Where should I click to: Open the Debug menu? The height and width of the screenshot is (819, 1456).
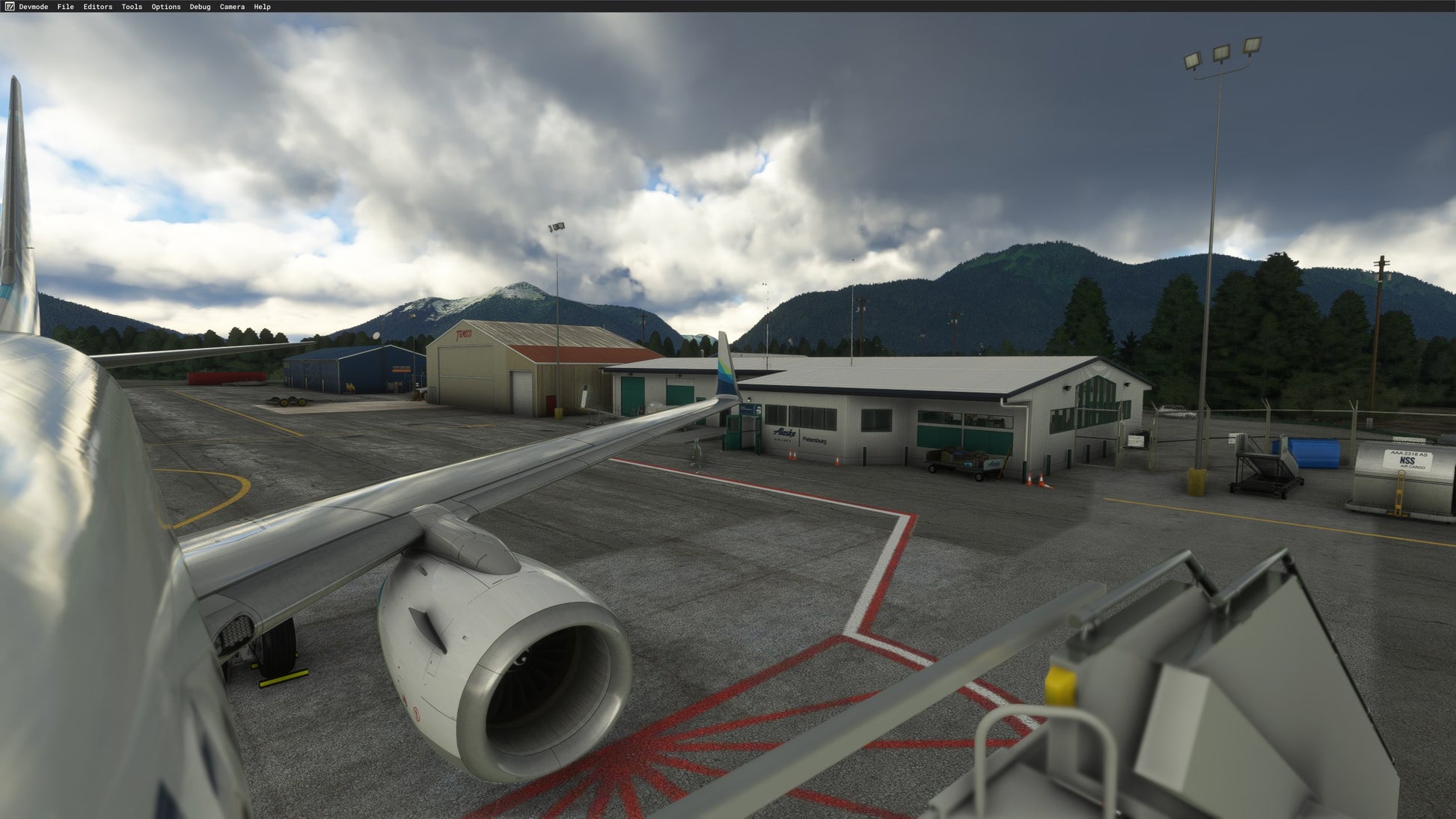[x=200, y=7]
